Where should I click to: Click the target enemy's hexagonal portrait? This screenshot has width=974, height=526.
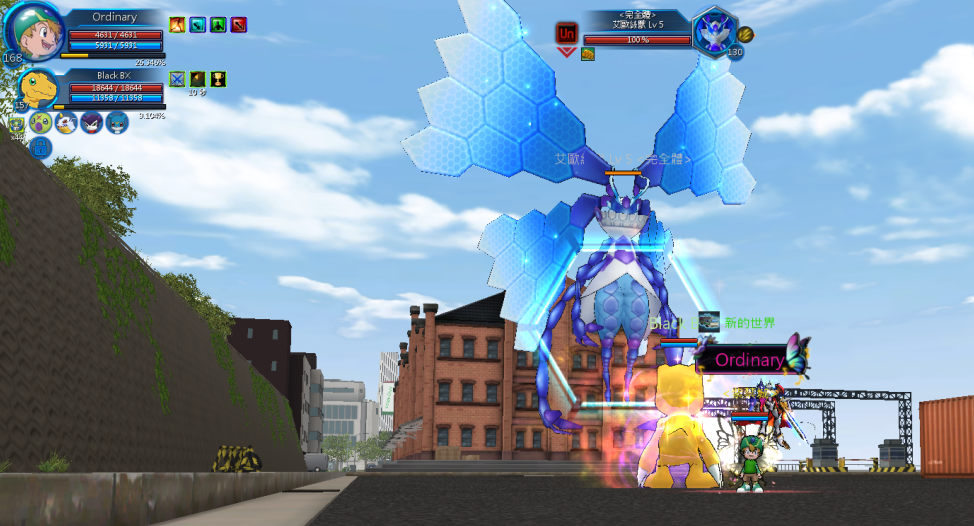tap(714, 30)
